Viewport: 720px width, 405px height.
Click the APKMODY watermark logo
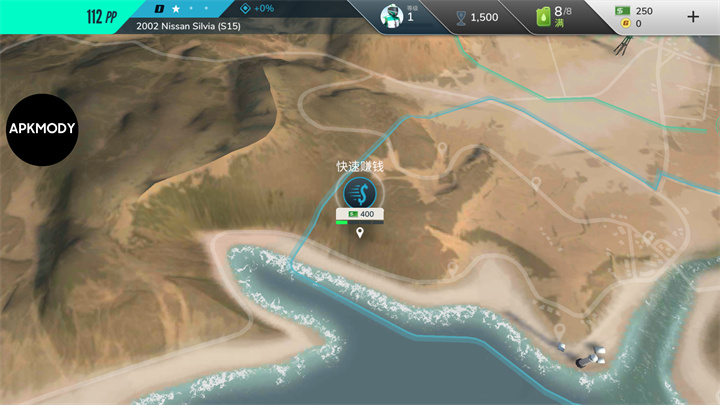(42, 130)
